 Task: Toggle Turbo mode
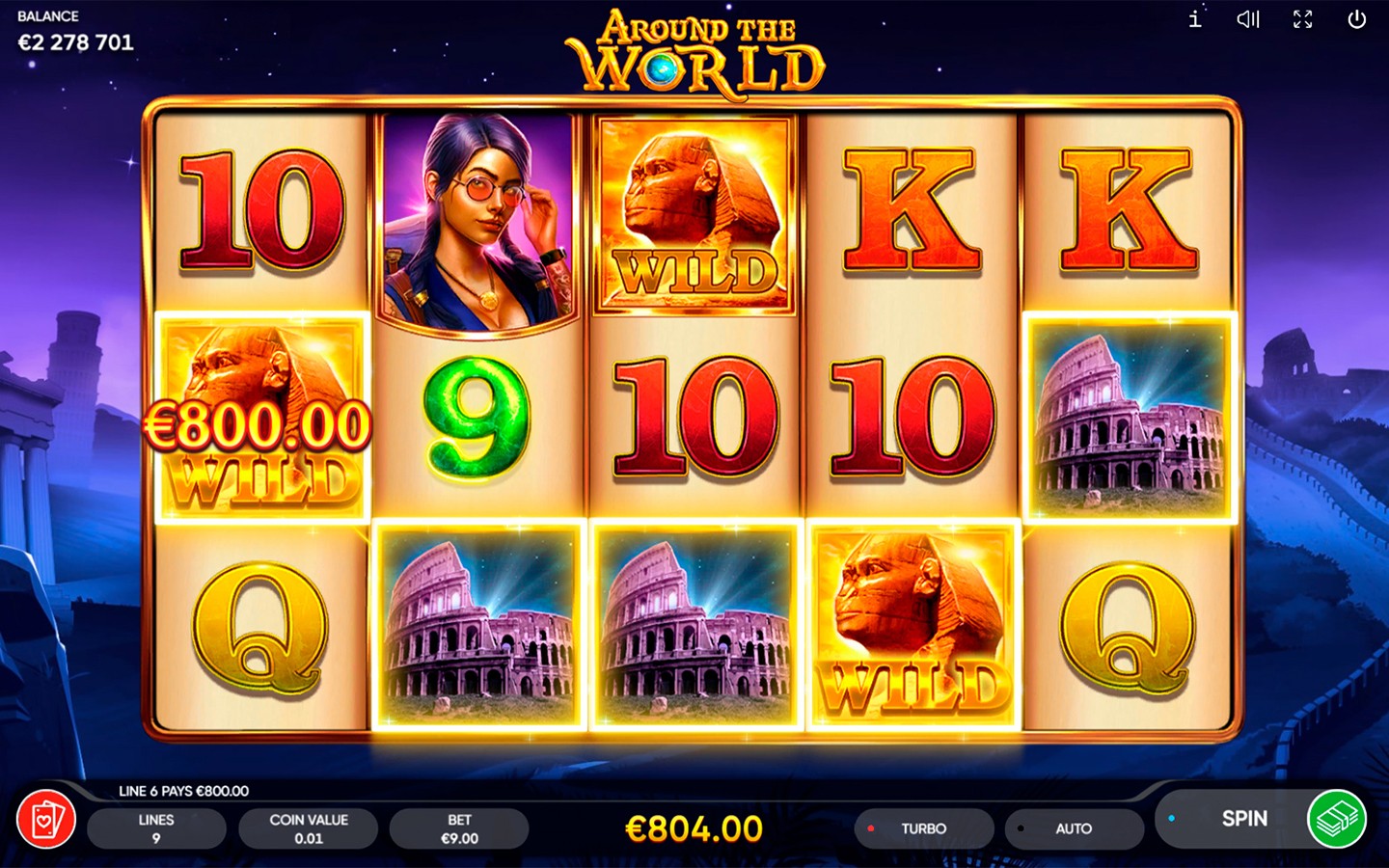923,828
